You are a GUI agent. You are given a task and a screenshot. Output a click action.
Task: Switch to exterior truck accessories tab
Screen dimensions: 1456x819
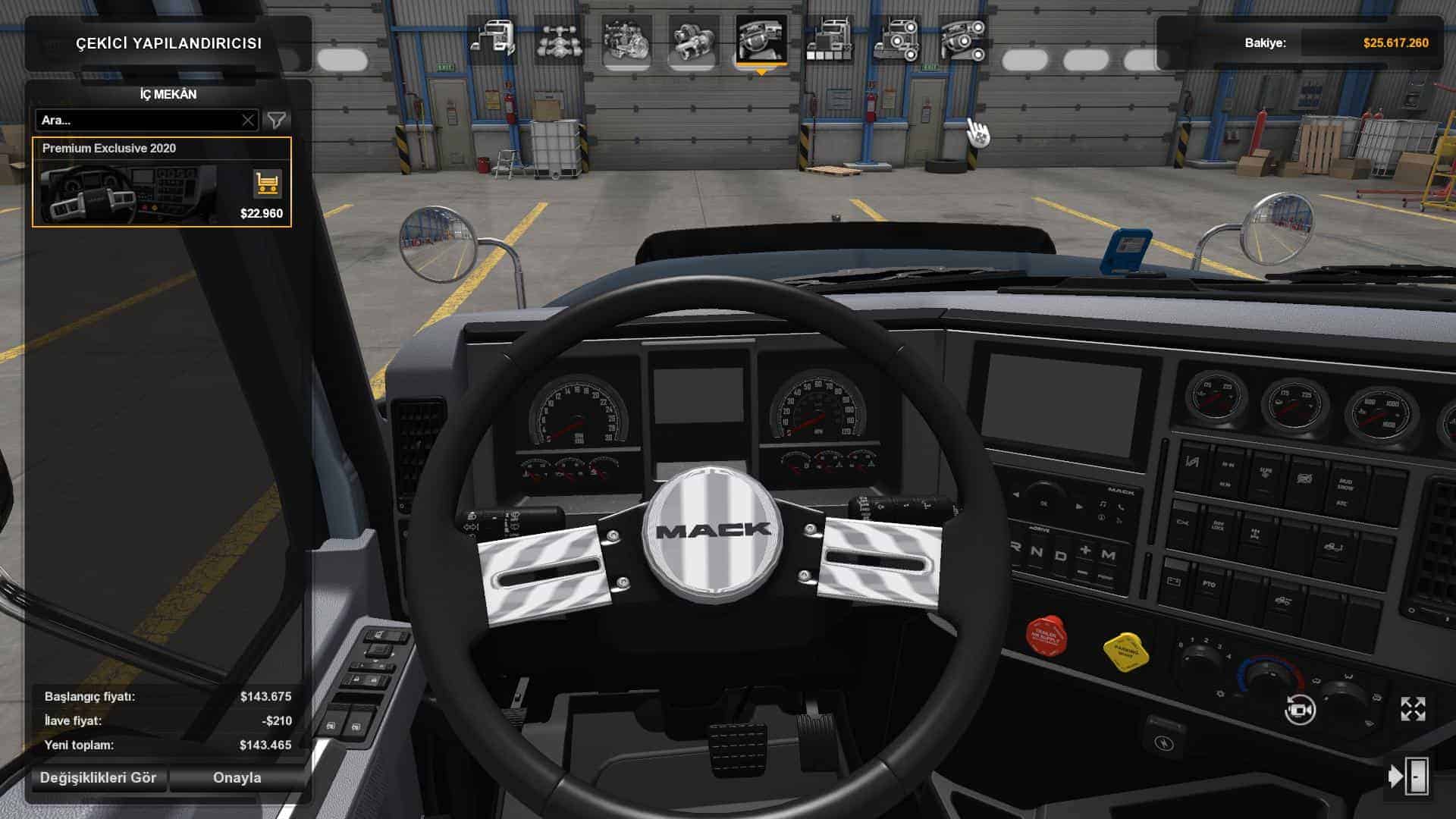pyautogui.click(x=896, y=39)
